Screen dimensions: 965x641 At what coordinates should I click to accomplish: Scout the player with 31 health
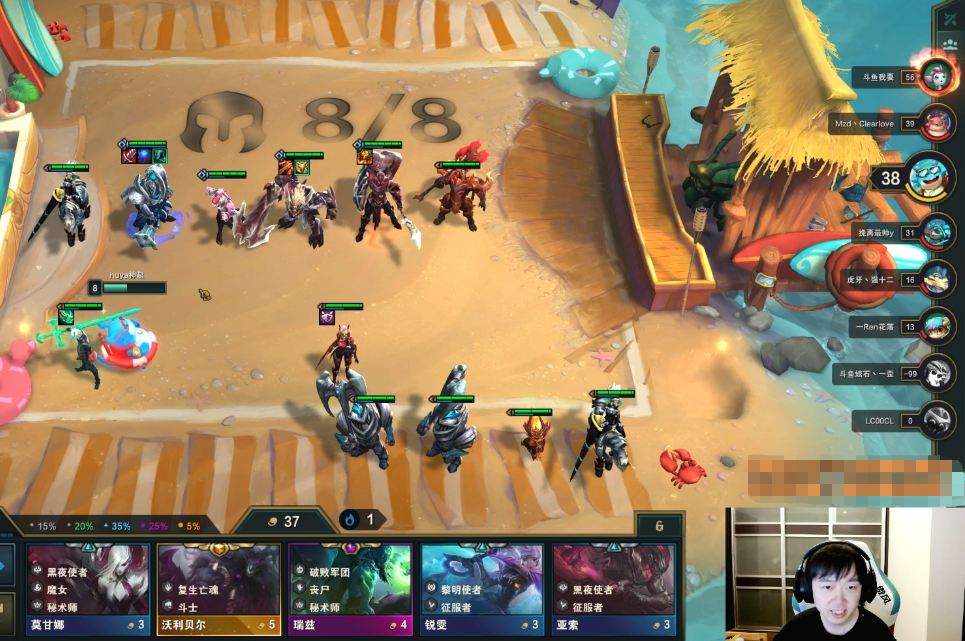pos(937,232)
